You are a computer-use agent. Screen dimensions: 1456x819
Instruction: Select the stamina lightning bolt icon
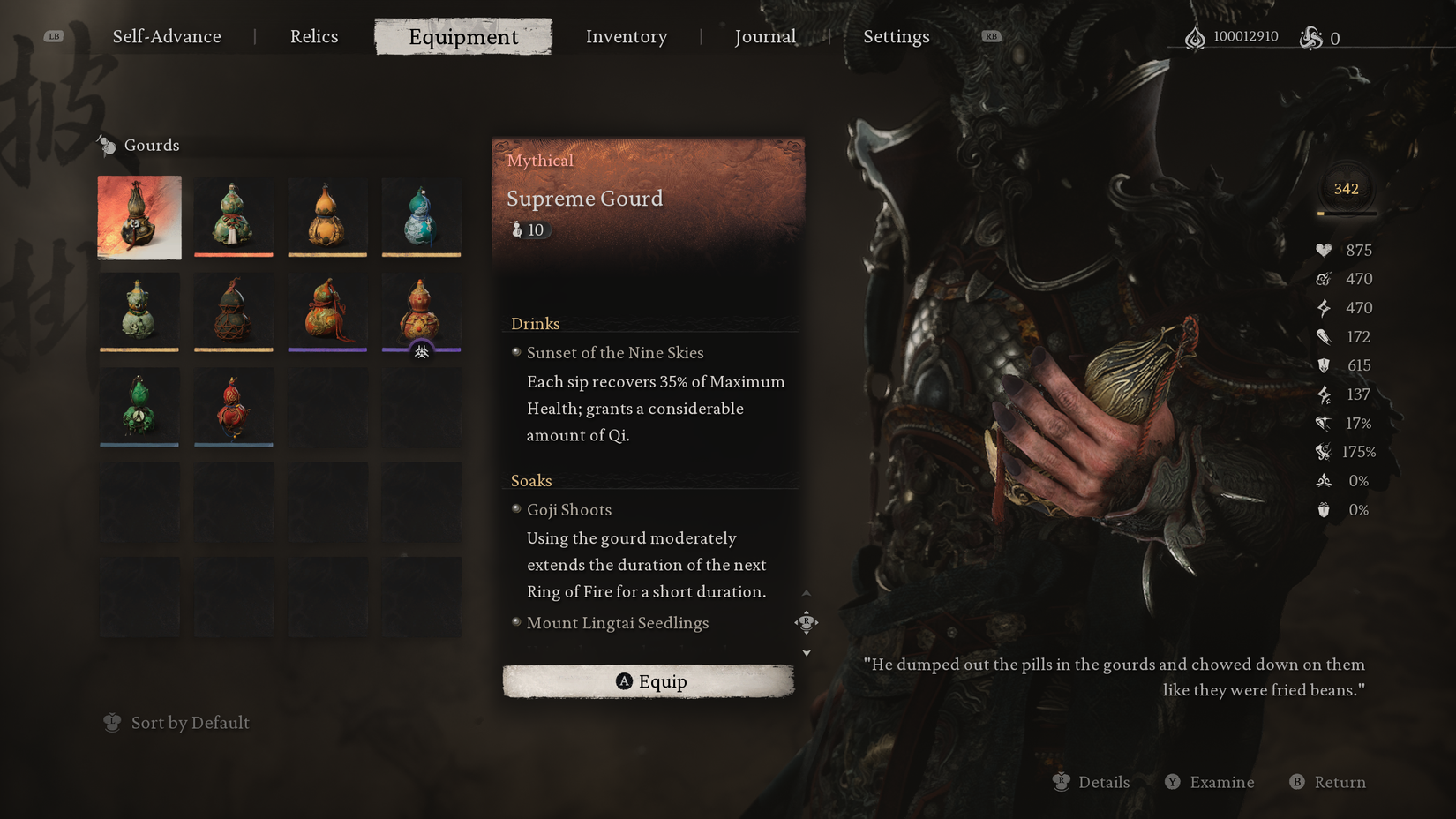(1324, 307)
